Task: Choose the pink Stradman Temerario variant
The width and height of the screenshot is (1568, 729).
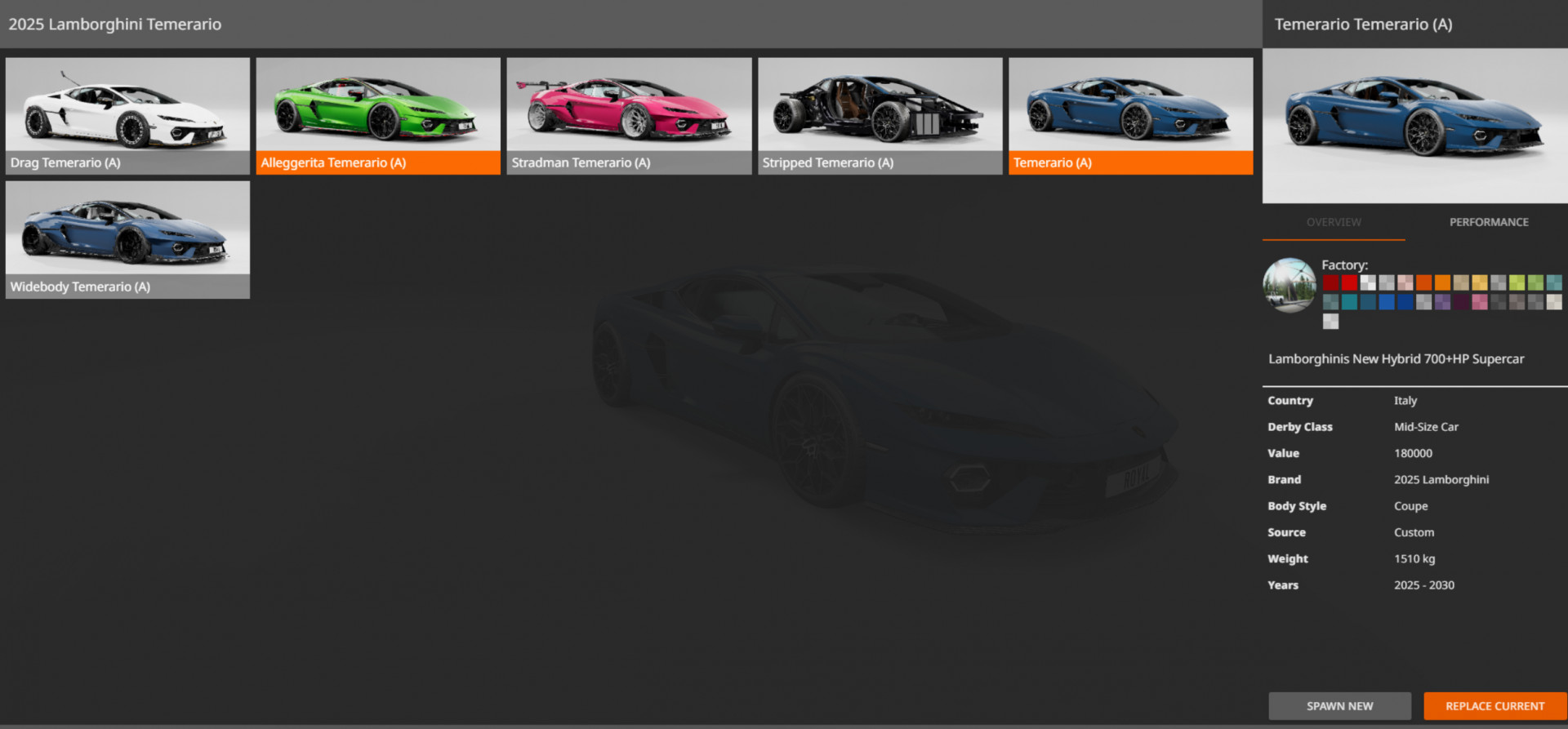Action: [x=629, y=114]
